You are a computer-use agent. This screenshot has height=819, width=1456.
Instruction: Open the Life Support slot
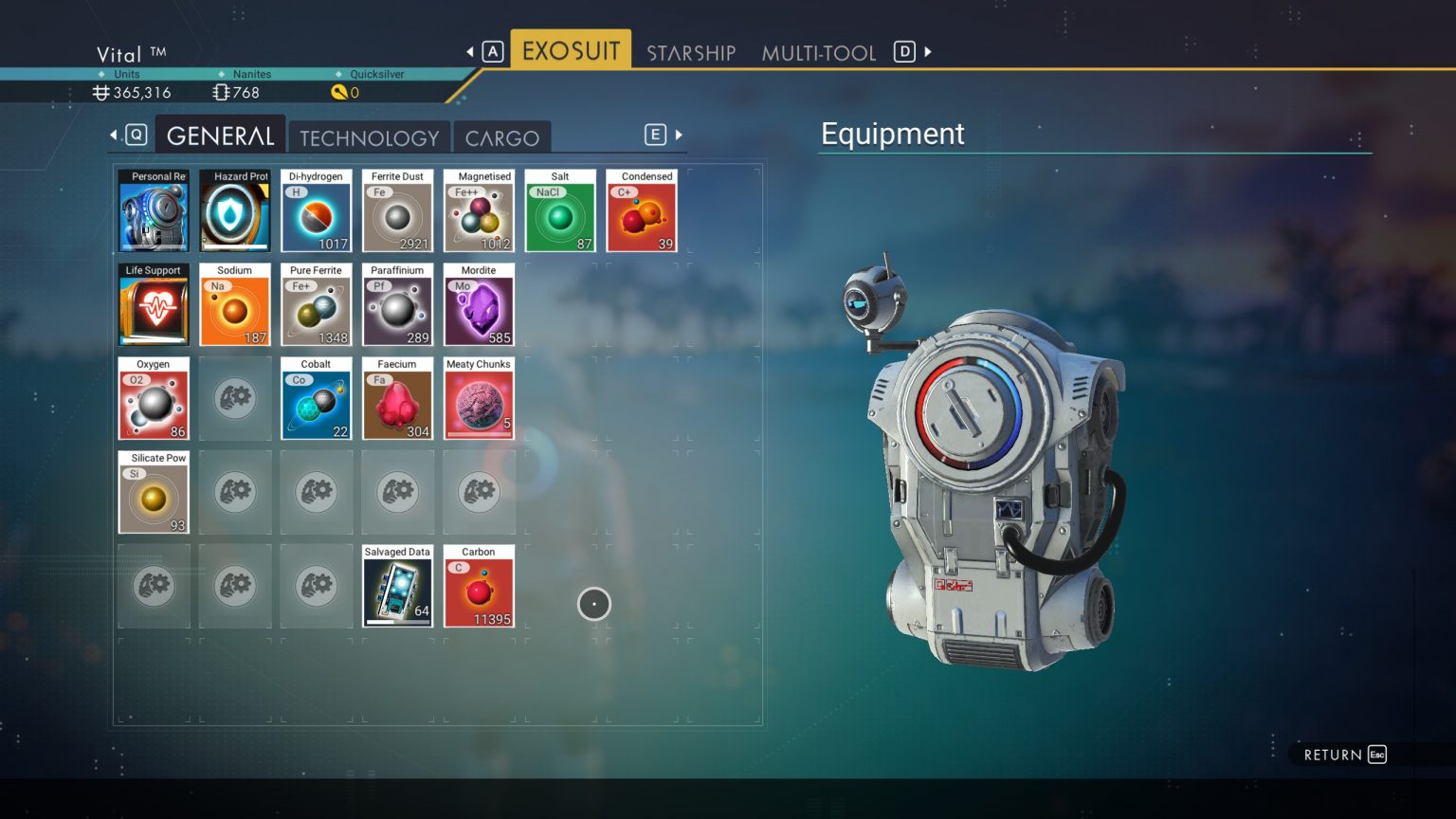154,305
